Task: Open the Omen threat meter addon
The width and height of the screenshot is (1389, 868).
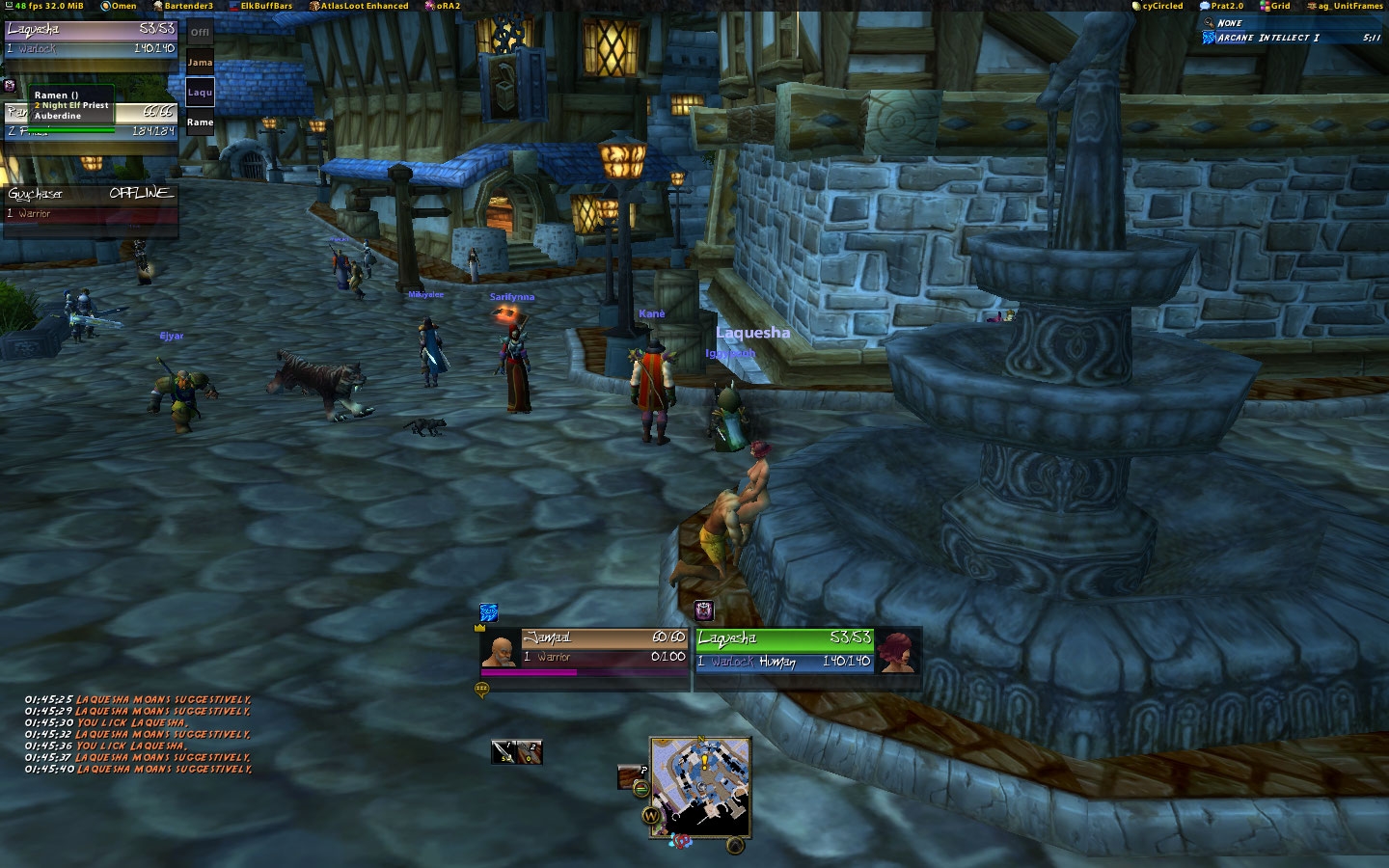Action: (x=120, y=6)
